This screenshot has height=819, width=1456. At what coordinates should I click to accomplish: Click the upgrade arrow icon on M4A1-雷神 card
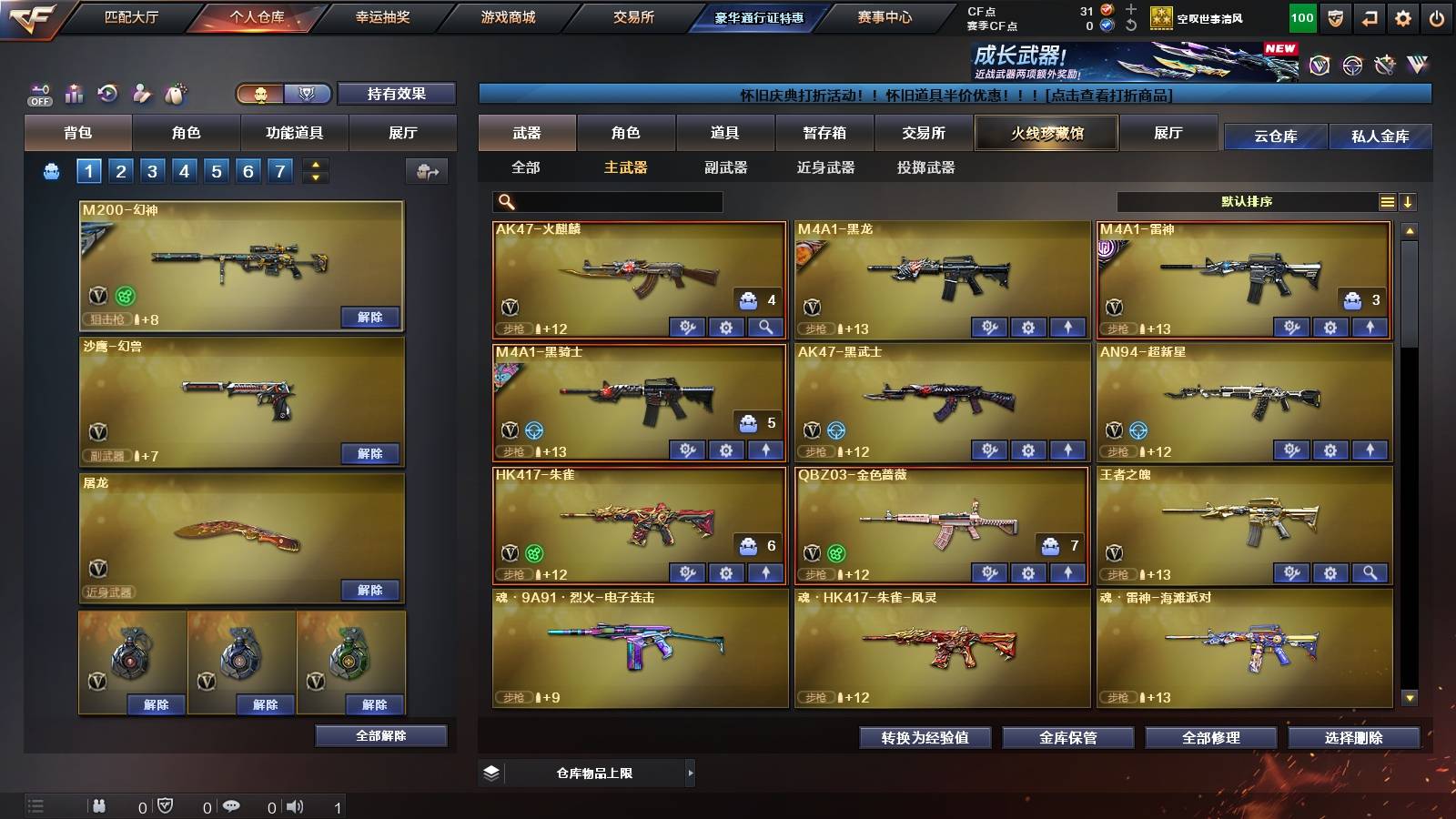point(1369,325)
